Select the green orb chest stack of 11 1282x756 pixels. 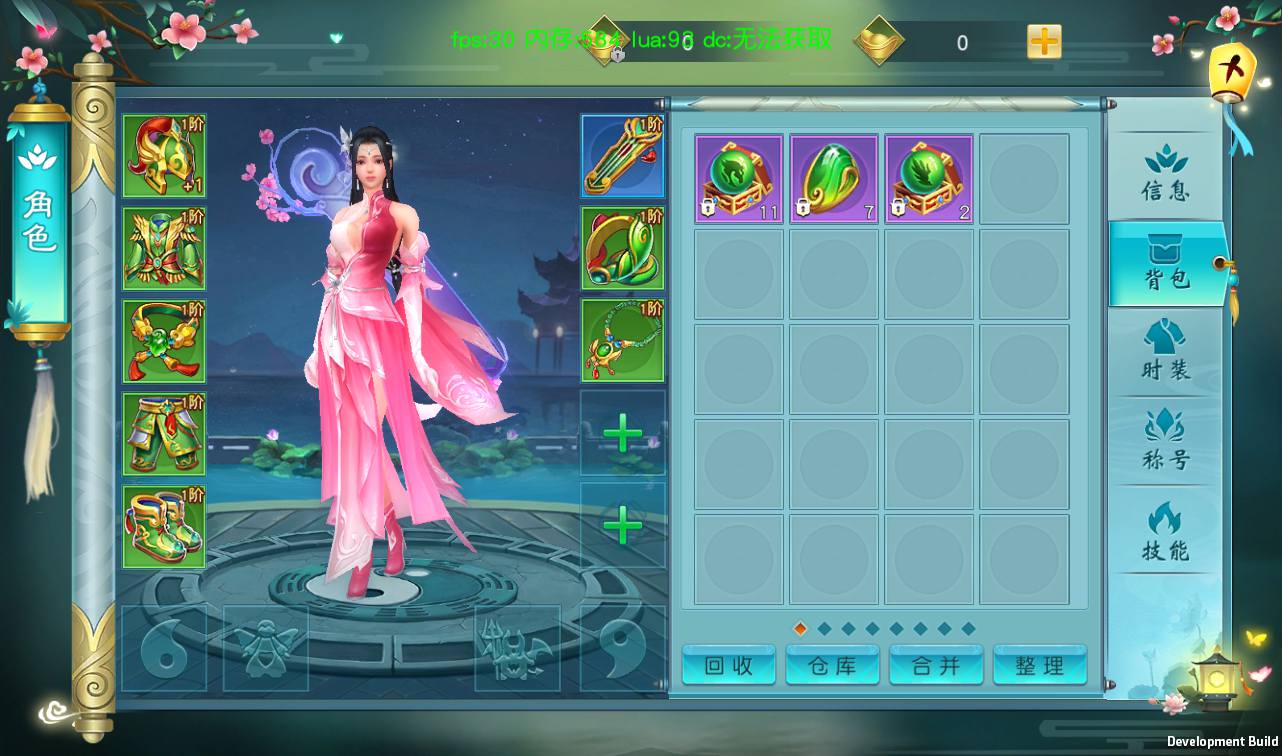739,179
